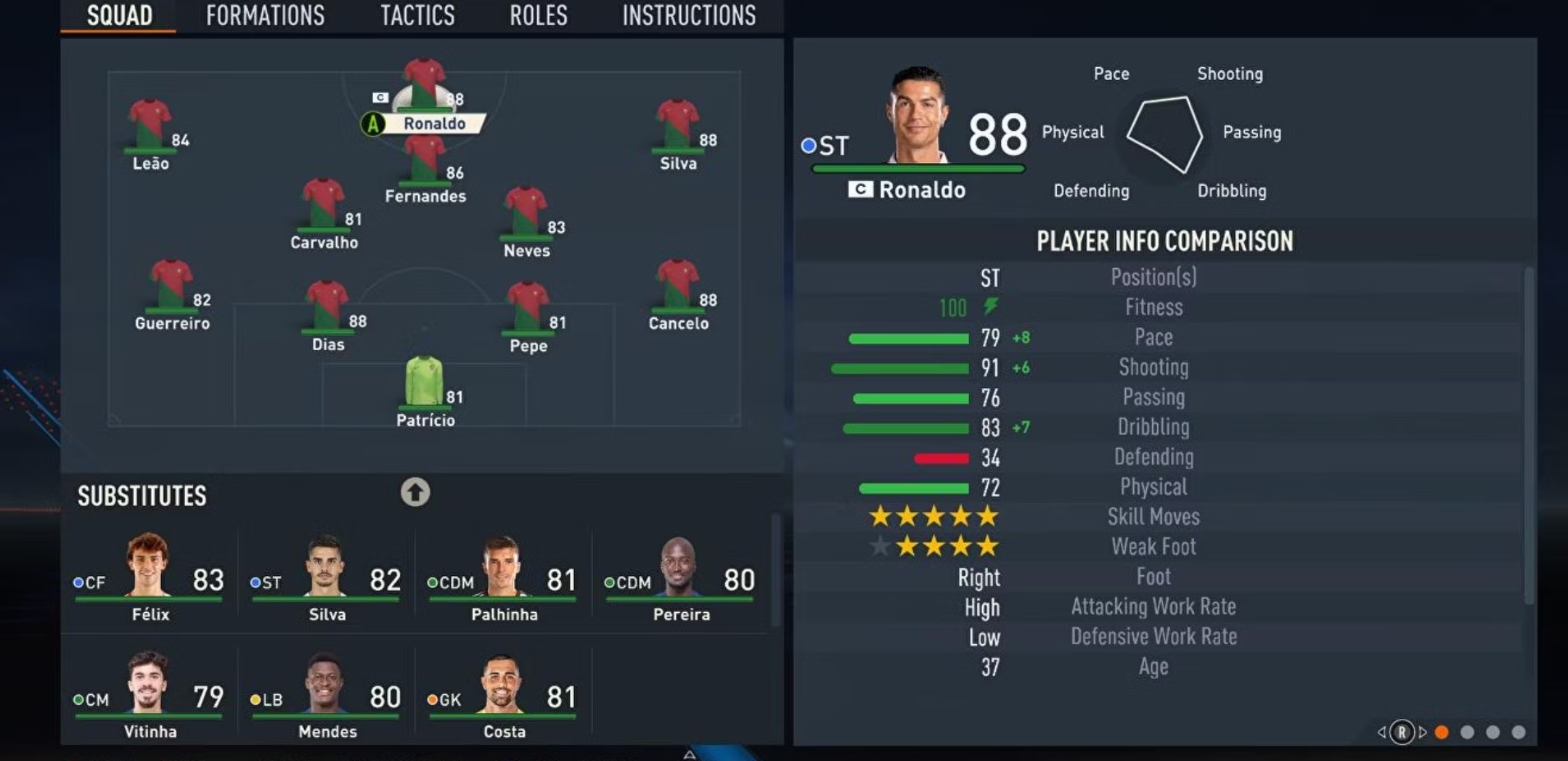The width and height of the screenshot is (1568, 761).
Task: Toggle the fifth Skill Moves star
Action: click(988, 517)
